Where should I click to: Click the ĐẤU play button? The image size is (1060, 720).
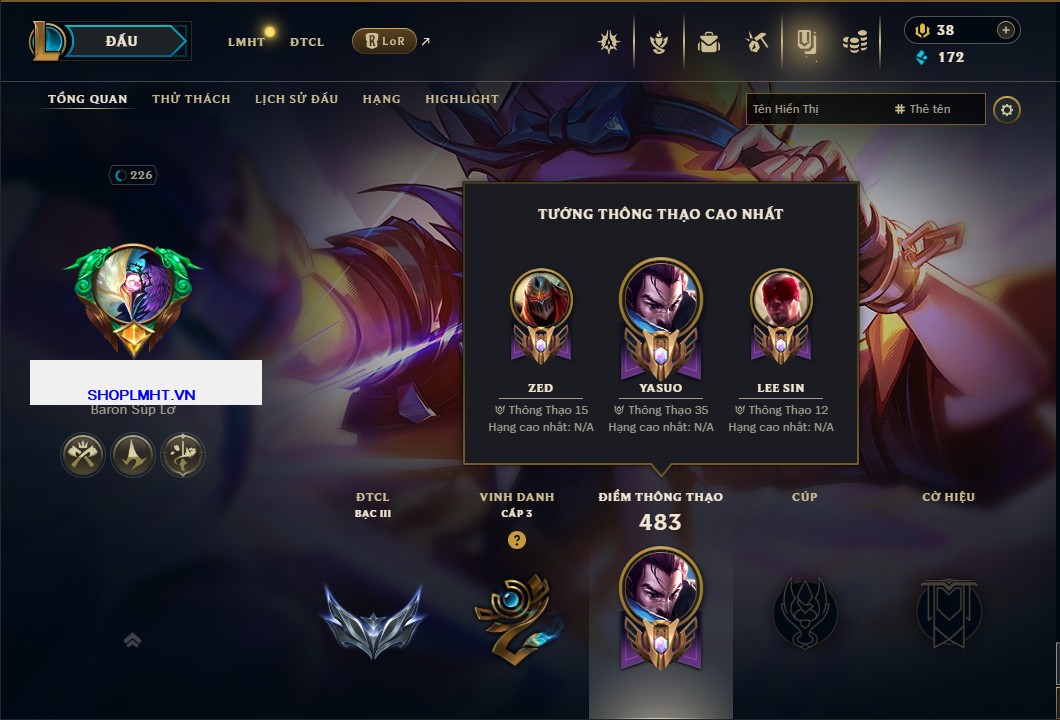point(119,41)
